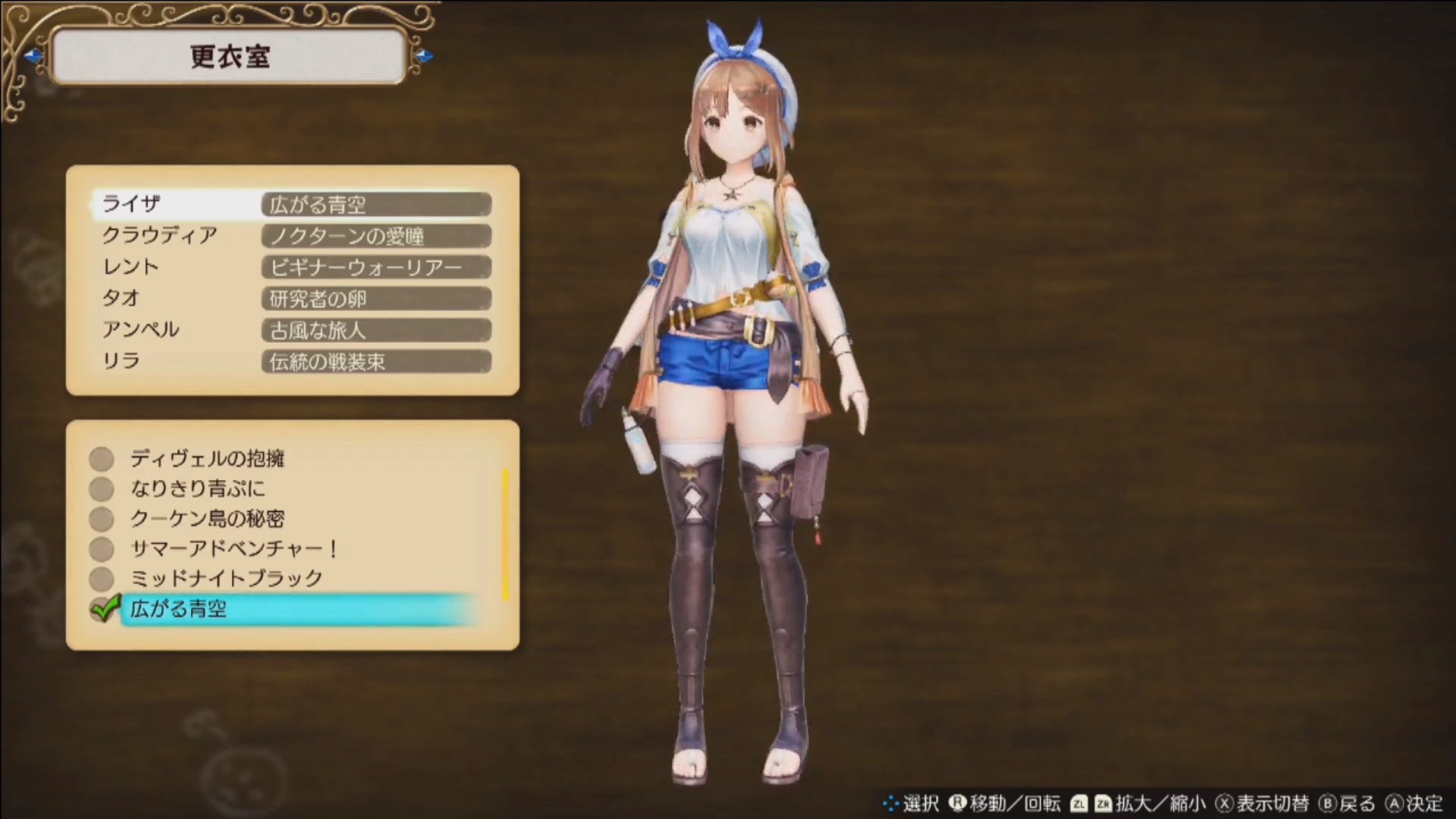Click the ZL icon for zoom out
This screenshot has width=1456, height=819.
[x=1079, y=804]
